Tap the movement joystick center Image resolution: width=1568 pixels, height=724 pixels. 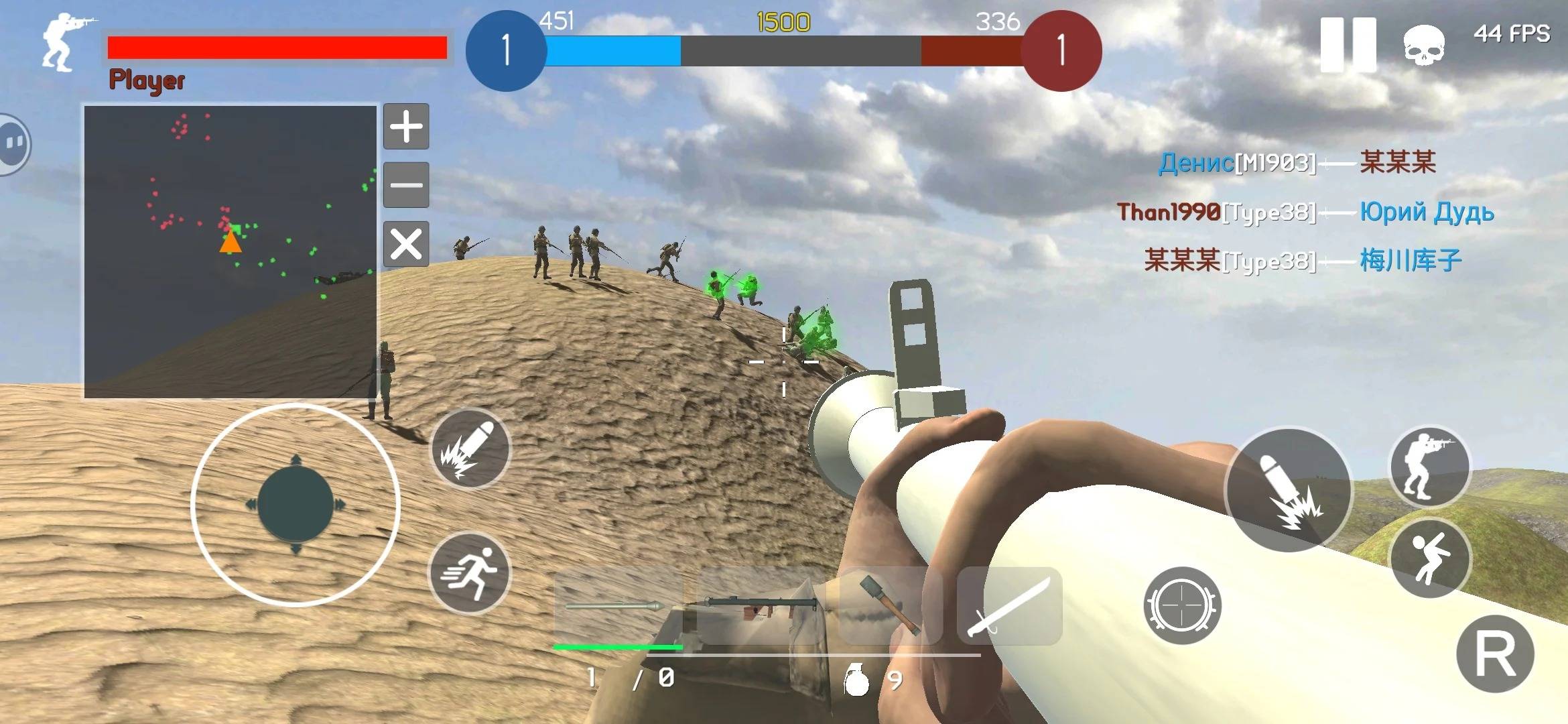point(296,505)
